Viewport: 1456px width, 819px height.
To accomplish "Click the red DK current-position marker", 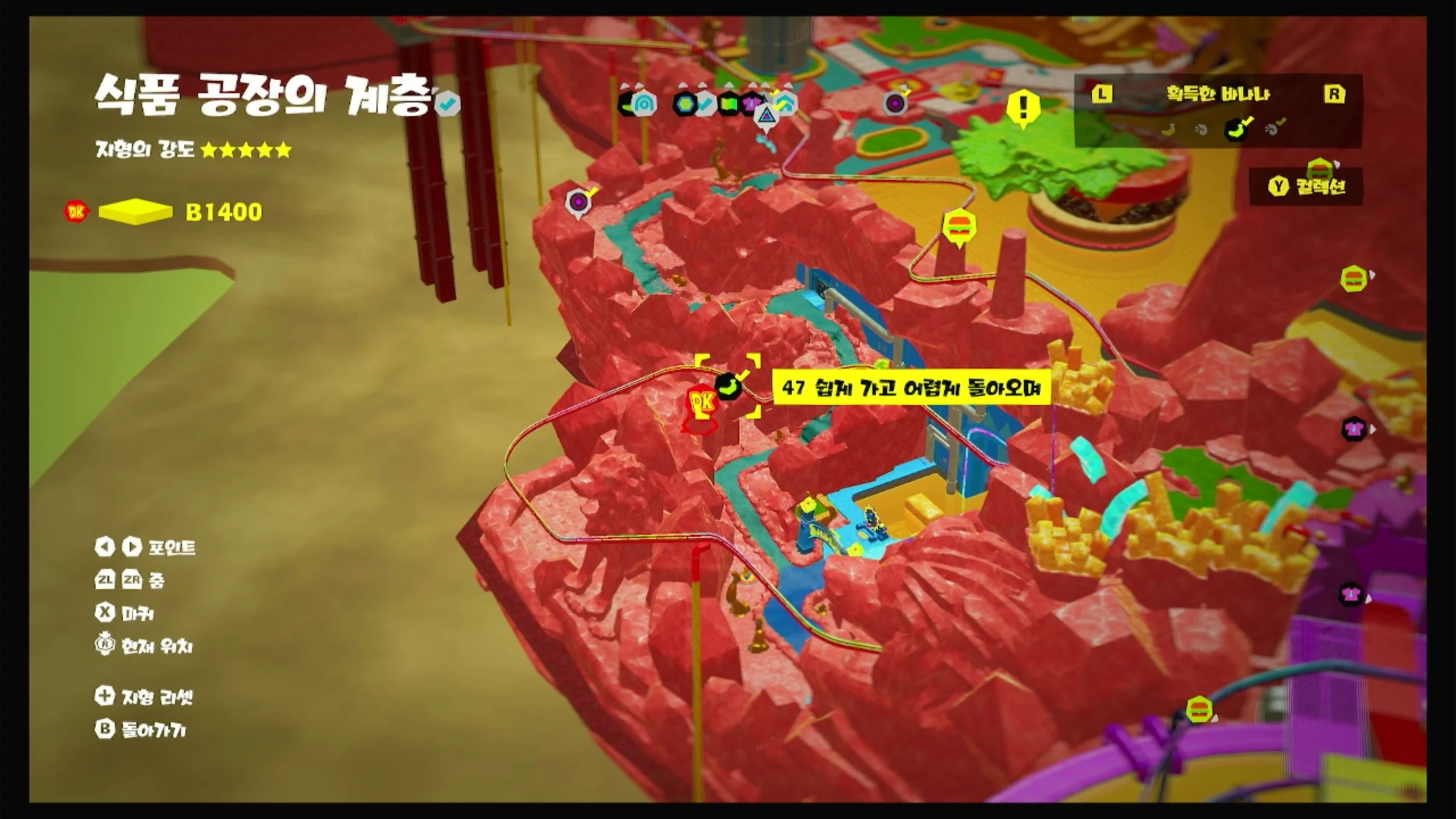I will tap(702, 405).
